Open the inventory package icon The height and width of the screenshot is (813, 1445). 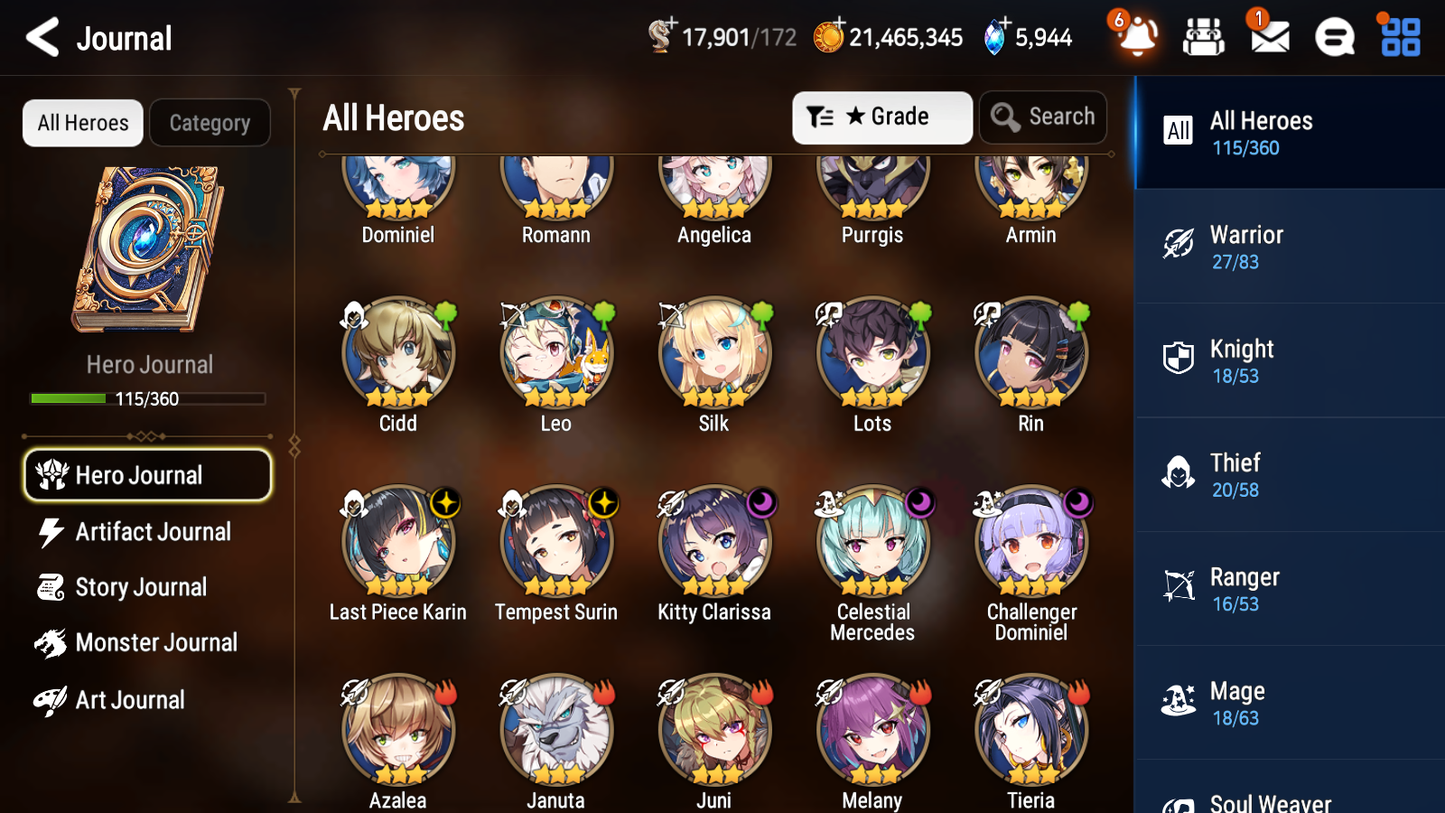[x=1202, y=37]
